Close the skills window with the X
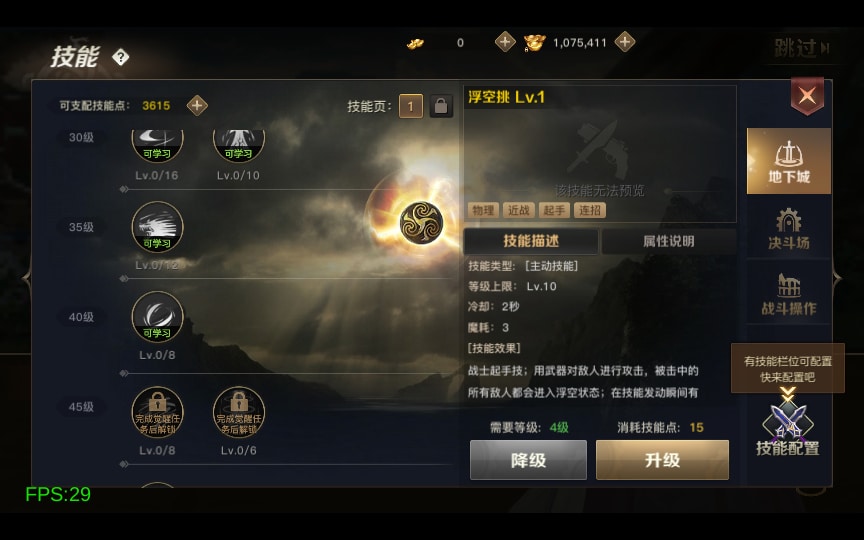The height and width of the screenshot is (540, 864). 807,96
